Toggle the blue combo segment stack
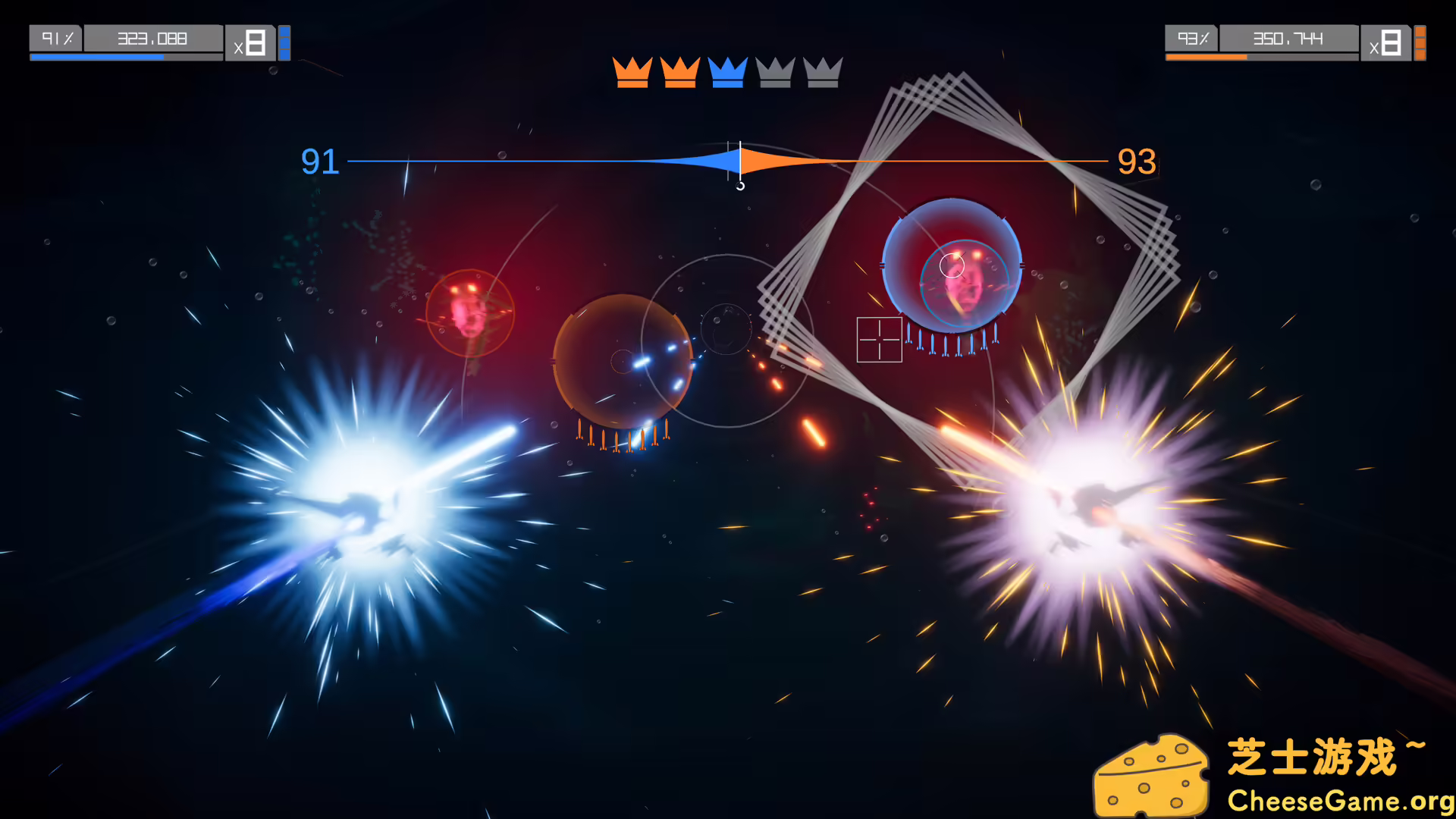 [284, 43]
